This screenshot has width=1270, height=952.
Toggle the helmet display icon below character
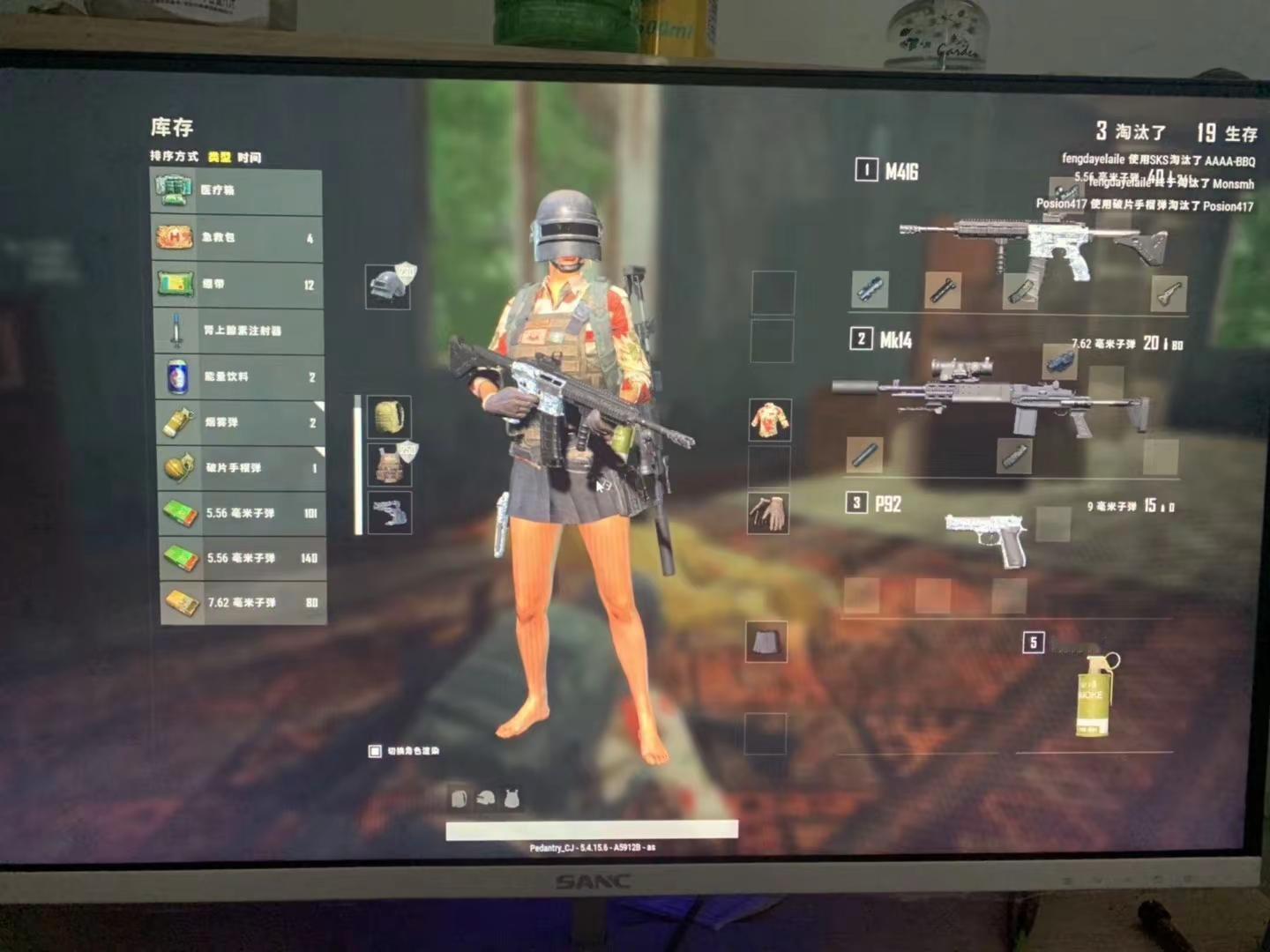pyautogui.click(x=485, y=800)
